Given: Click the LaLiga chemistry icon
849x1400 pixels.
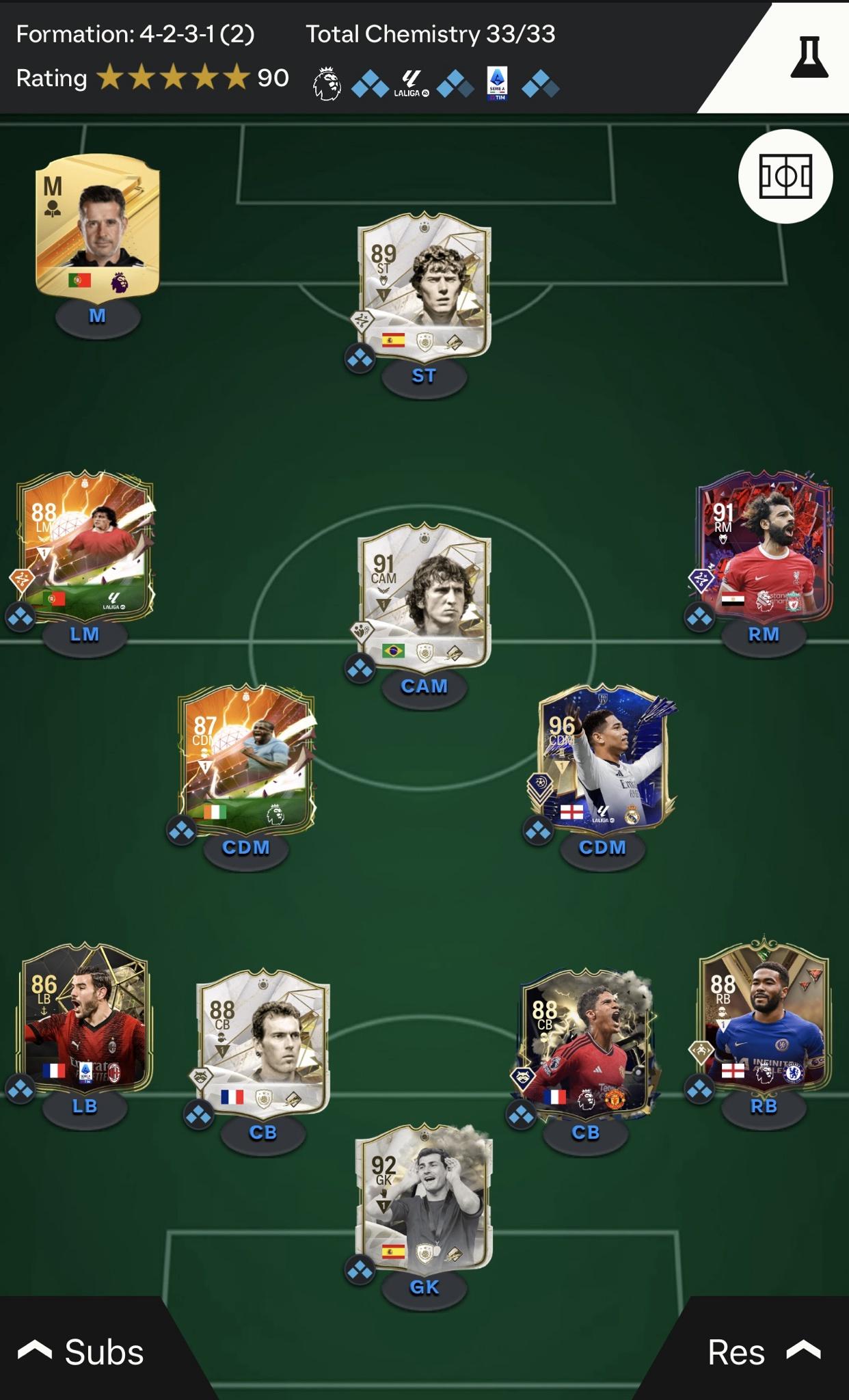Looking at the screenshot, I should (x=412, y=84).
